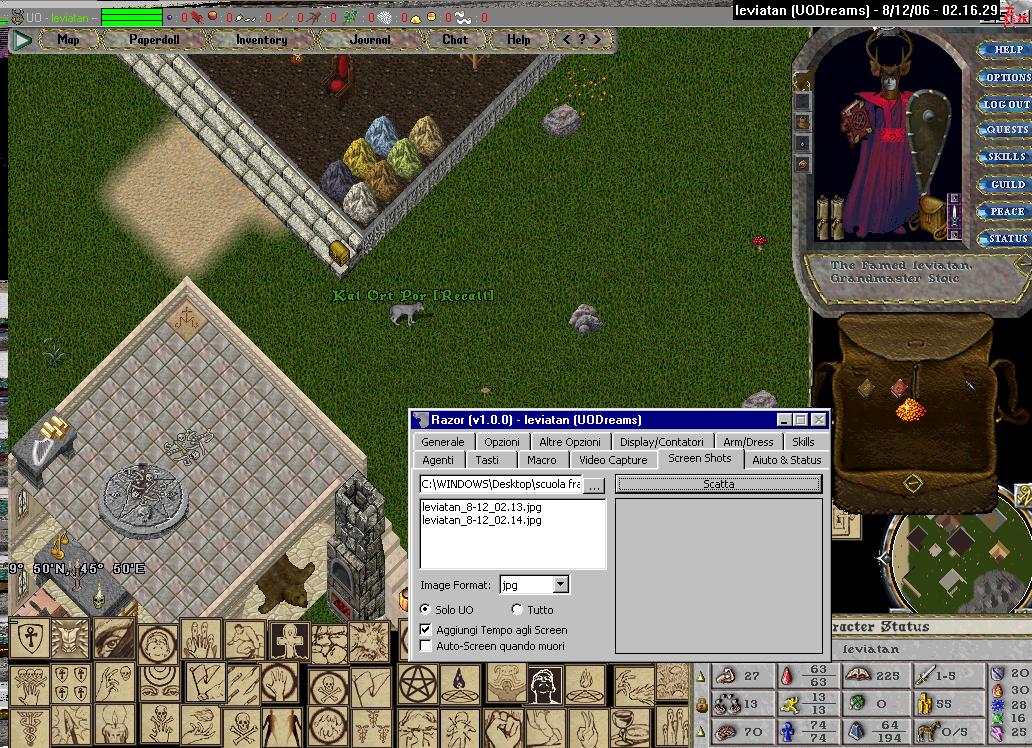Open the QUESTS button on paperdoll

(1006, 130)
